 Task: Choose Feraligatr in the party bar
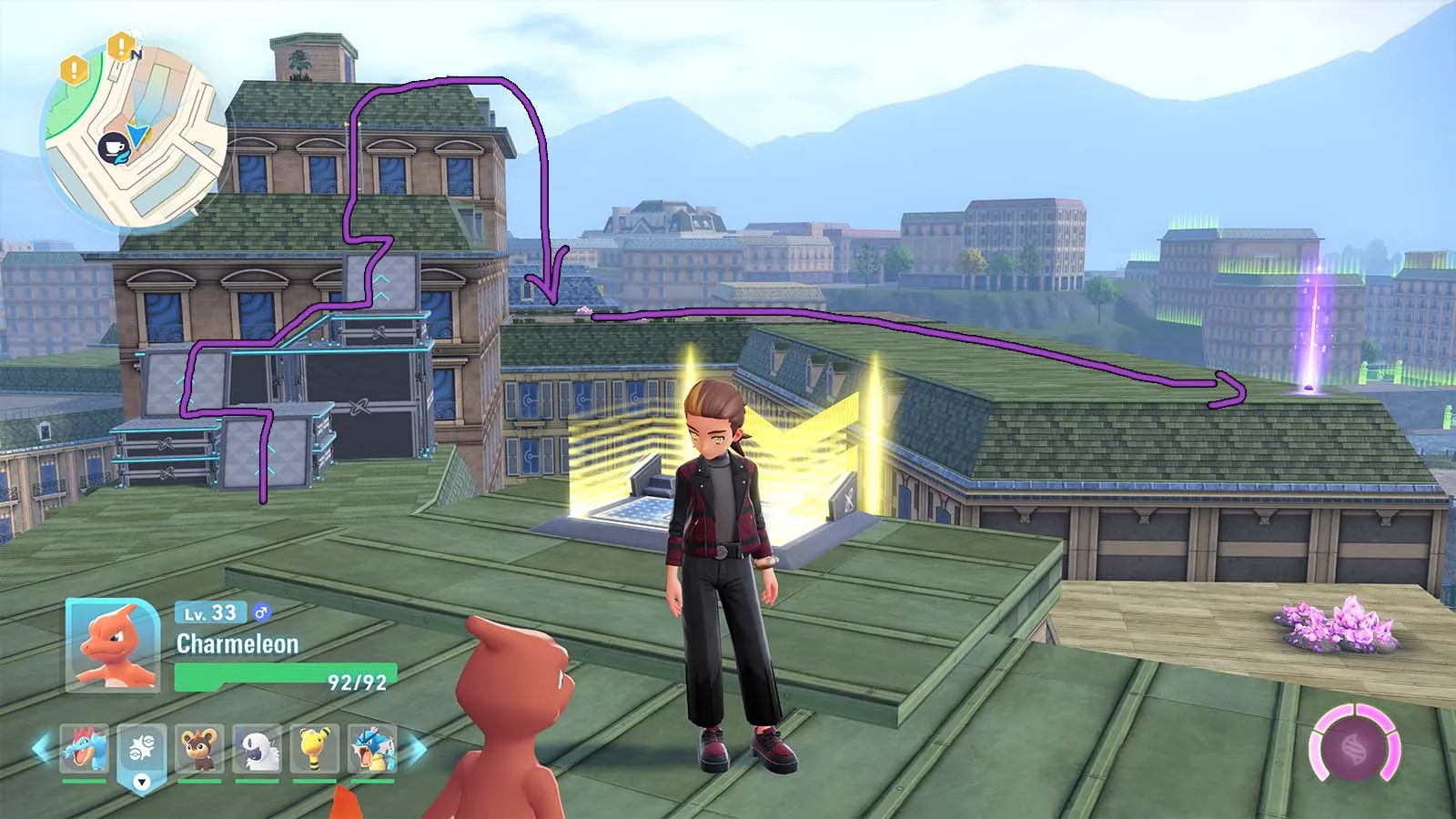(85, 749)
